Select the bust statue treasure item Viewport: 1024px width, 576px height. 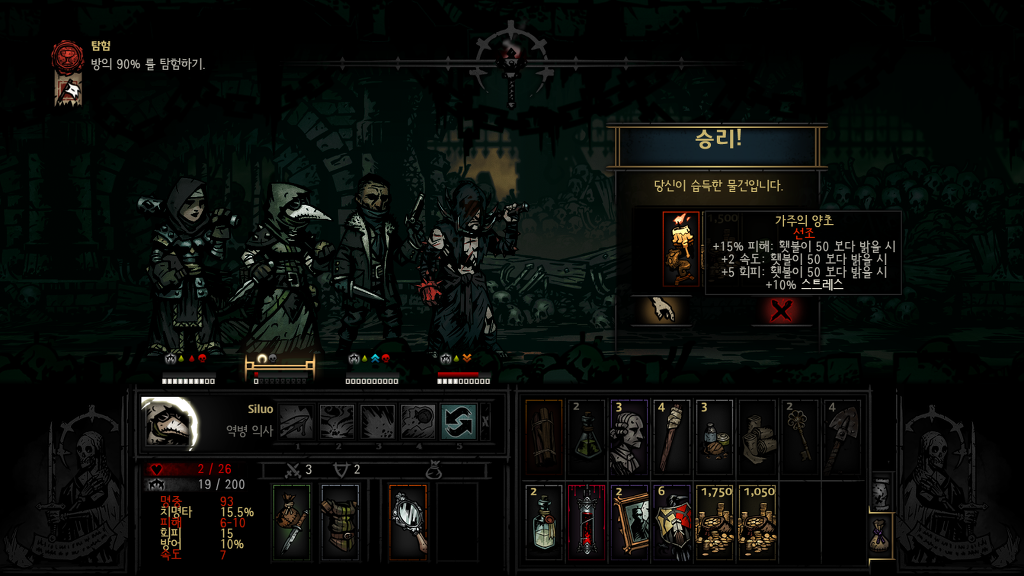click(629, 437)
